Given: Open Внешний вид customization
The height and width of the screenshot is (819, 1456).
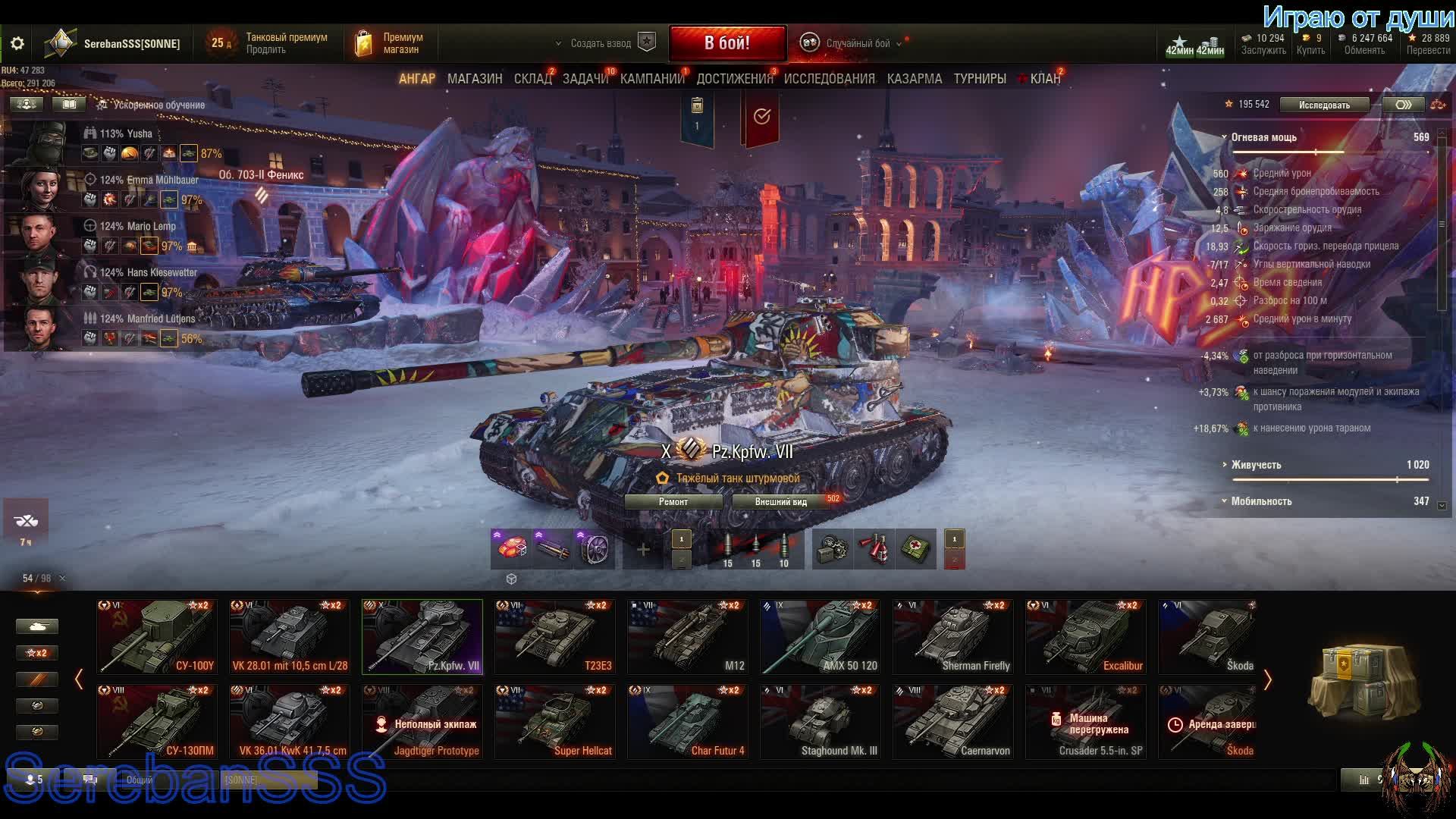Looking at the screenshot, I should (x=780, y=502).
